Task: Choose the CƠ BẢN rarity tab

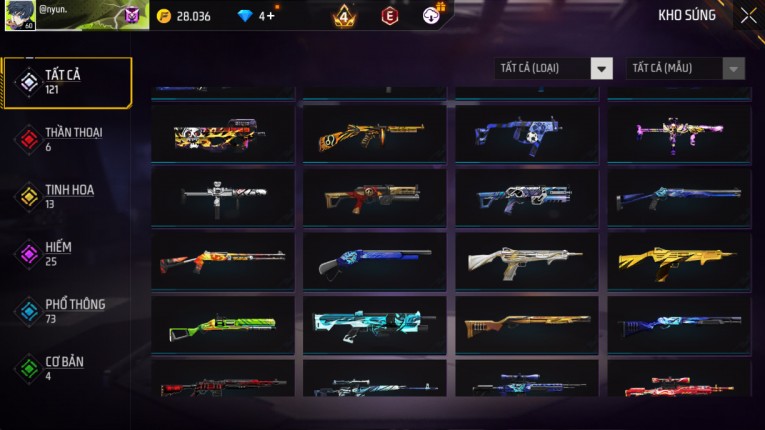Action: (66, 368)
